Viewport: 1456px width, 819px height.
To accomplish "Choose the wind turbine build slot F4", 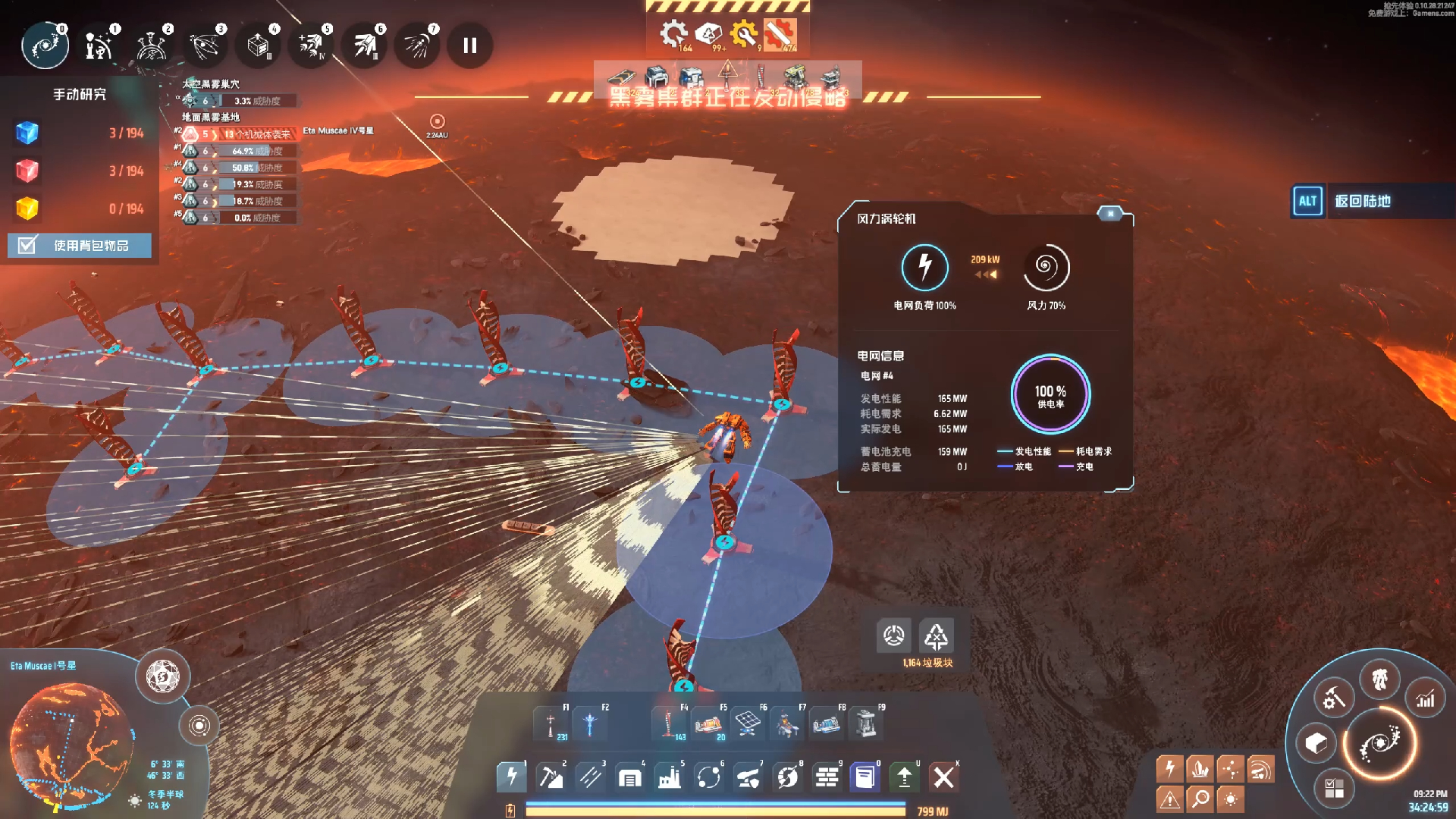I will pyautogui.click(x=669, y=723).
